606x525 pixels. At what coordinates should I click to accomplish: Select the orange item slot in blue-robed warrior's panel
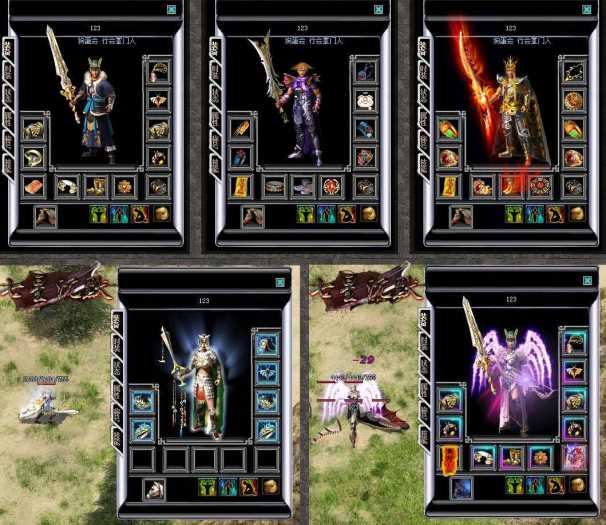pos(33,186)
